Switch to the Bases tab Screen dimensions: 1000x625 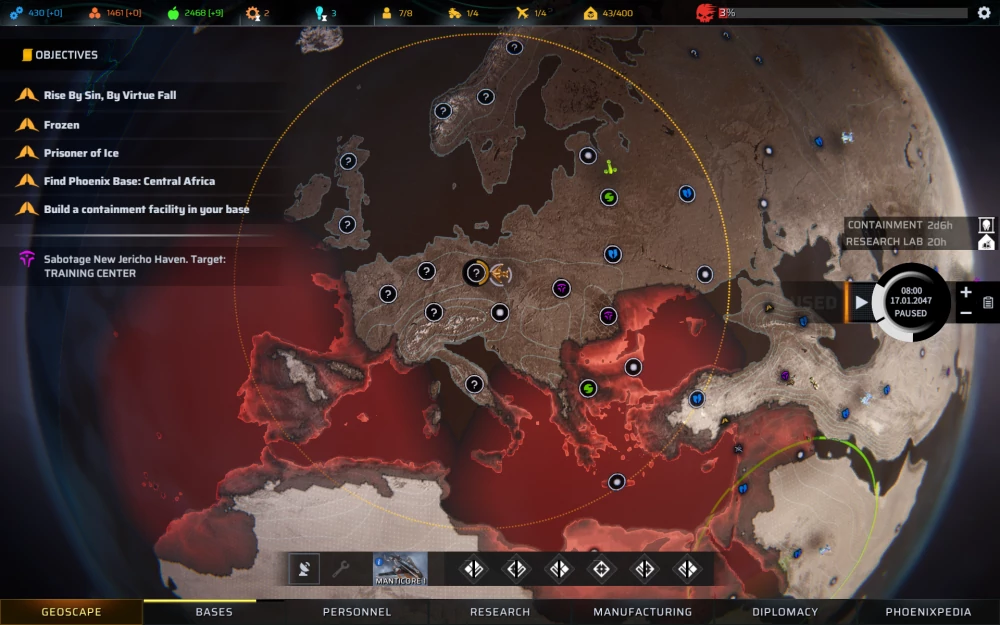[214, 612]
